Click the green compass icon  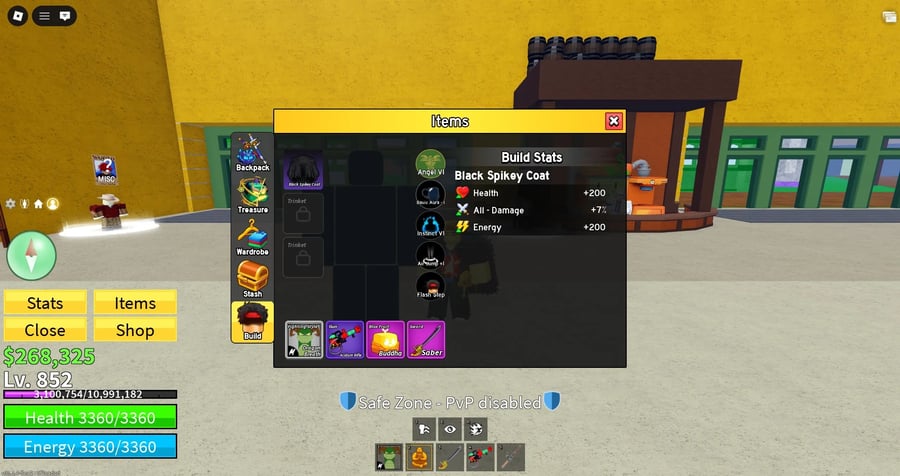(32, 254)
